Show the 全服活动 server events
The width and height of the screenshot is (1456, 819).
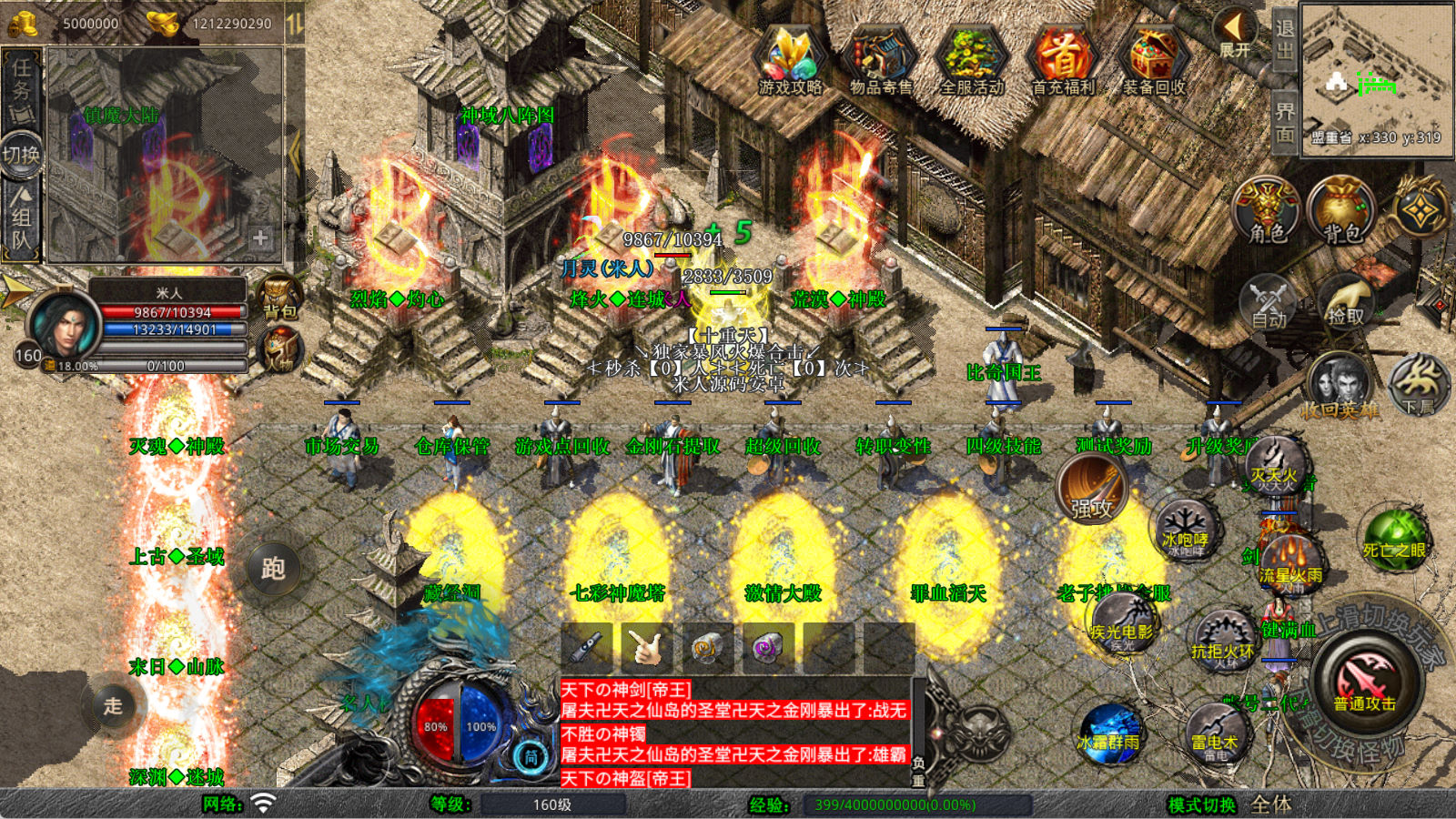972,58
